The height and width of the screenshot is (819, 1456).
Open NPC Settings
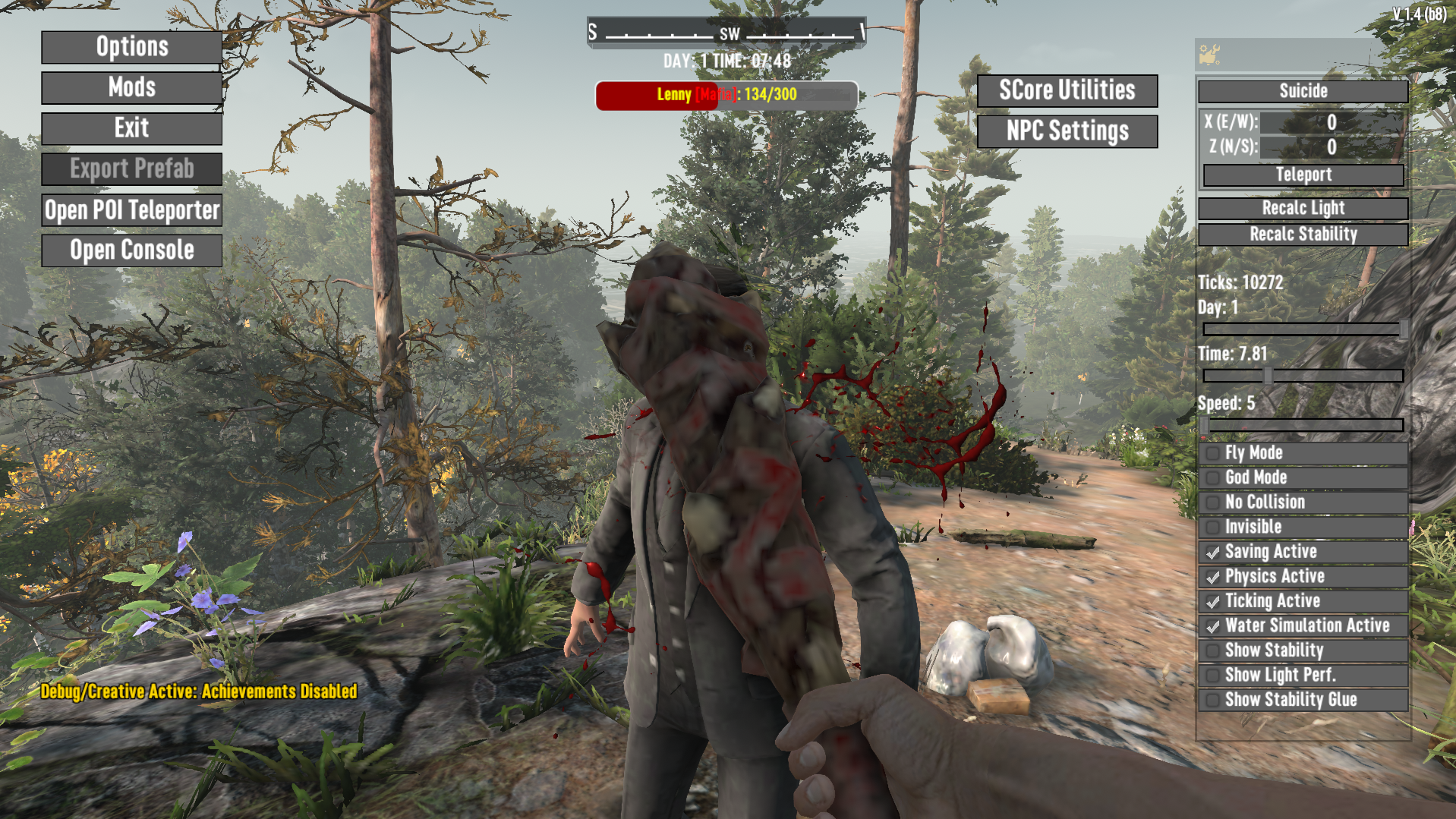click(x=1067, y=131)
